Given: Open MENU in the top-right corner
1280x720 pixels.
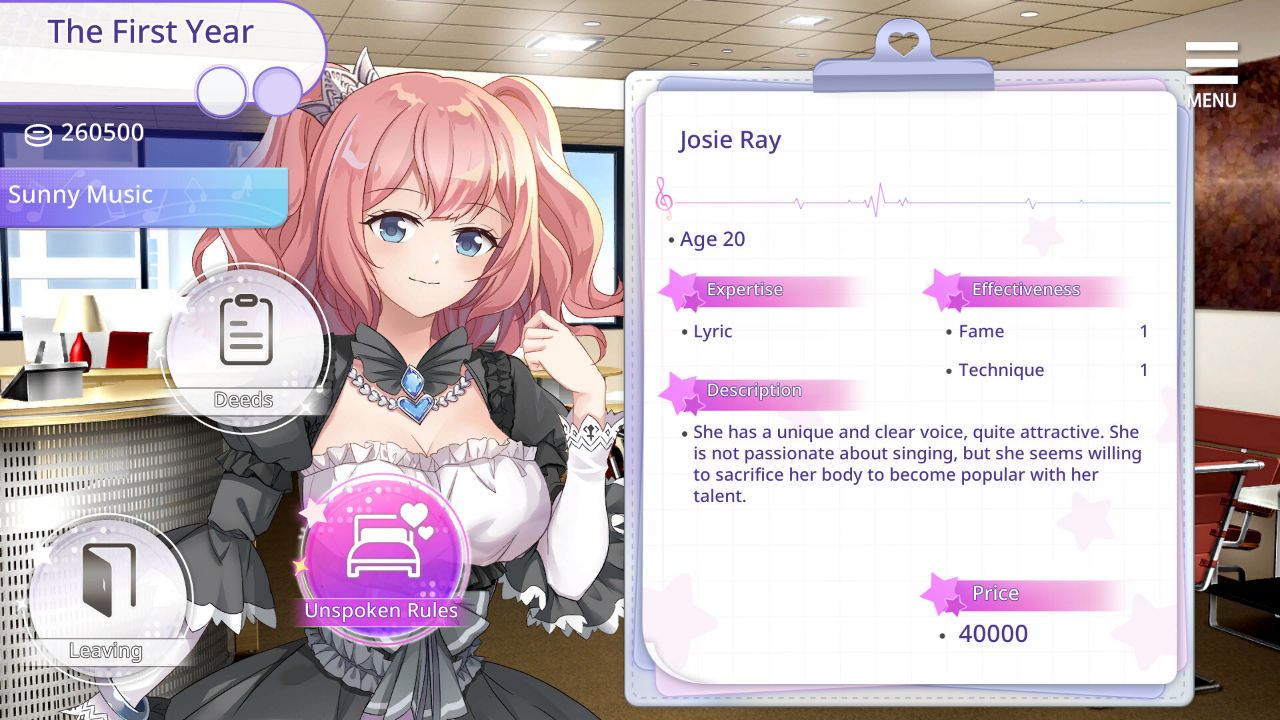Looking at the screenshot, I should point(1210,70).
